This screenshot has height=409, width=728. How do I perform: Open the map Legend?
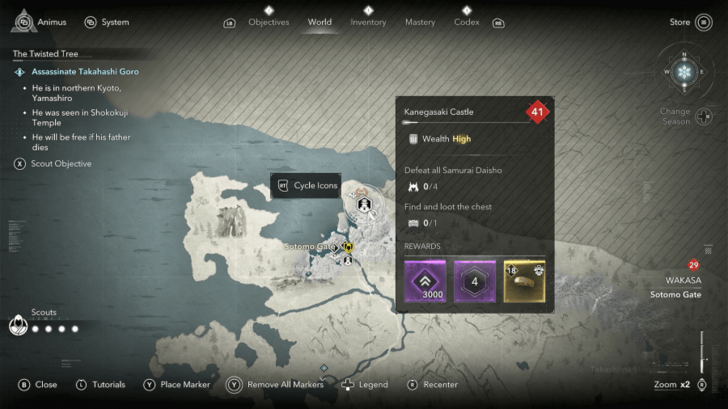(x=365, y=384)
